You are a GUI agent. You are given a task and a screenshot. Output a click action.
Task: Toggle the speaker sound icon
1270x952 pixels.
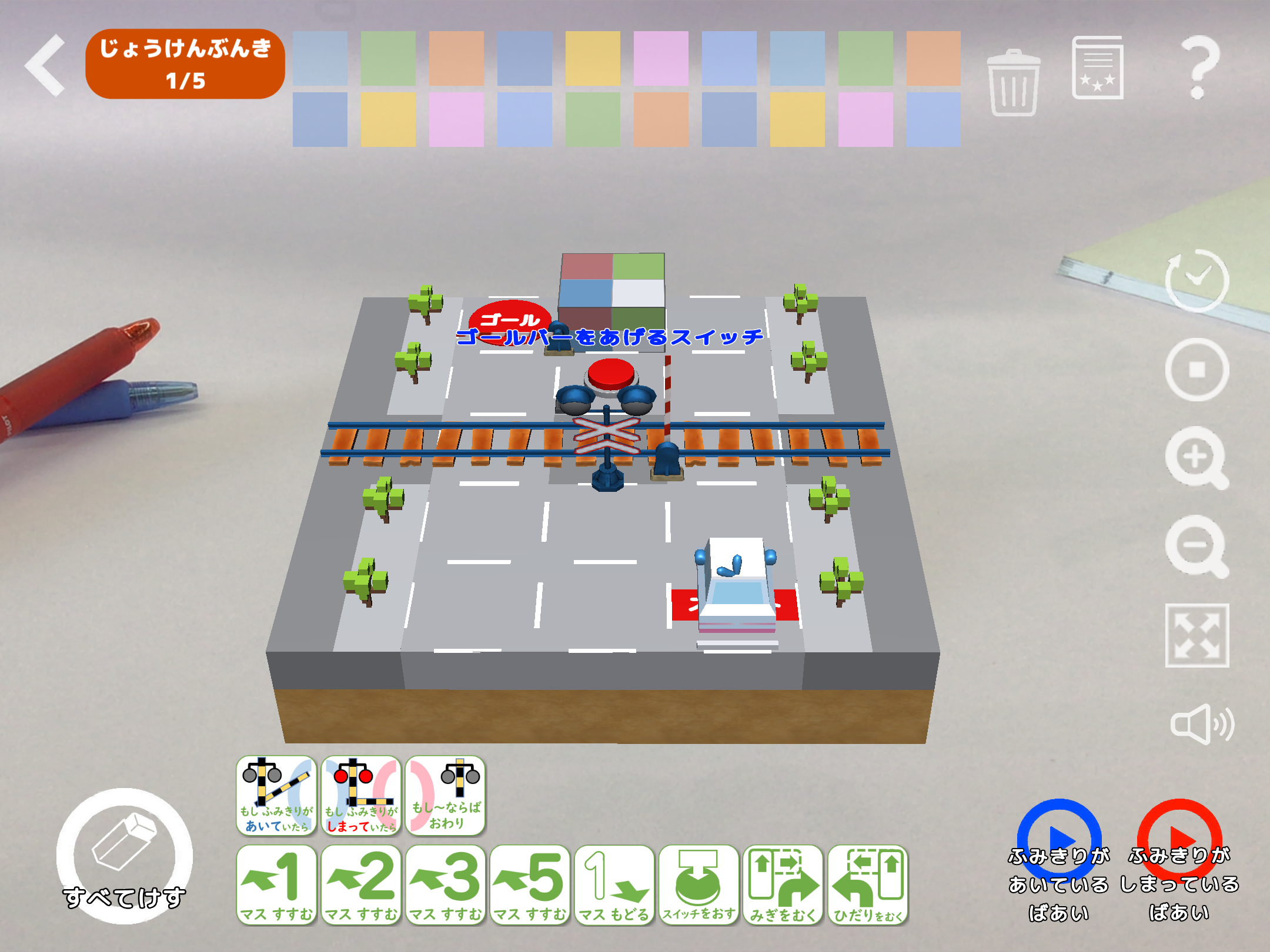(1201, 724)
